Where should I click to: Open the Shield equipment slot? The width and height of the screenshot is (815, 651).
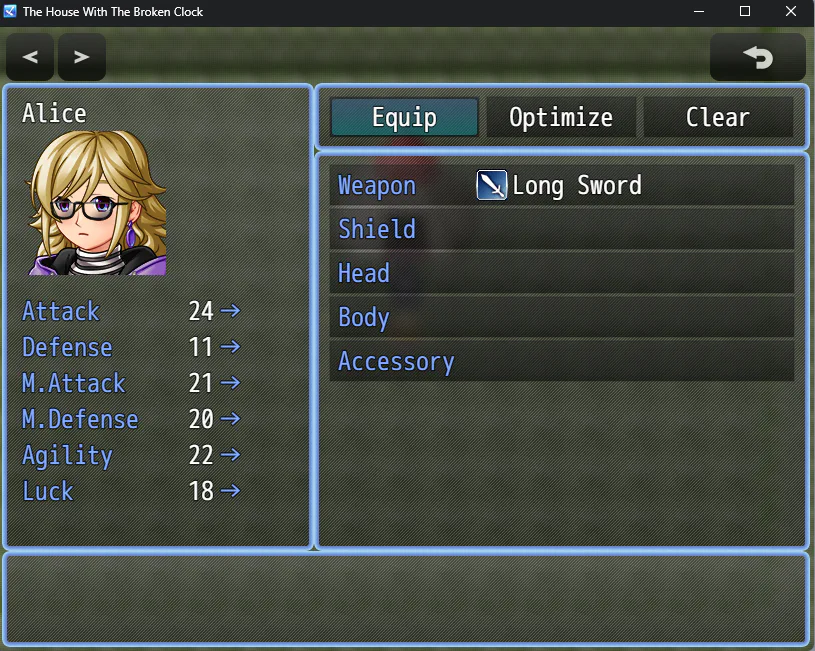pyautogui.click(x=561, y=229)
